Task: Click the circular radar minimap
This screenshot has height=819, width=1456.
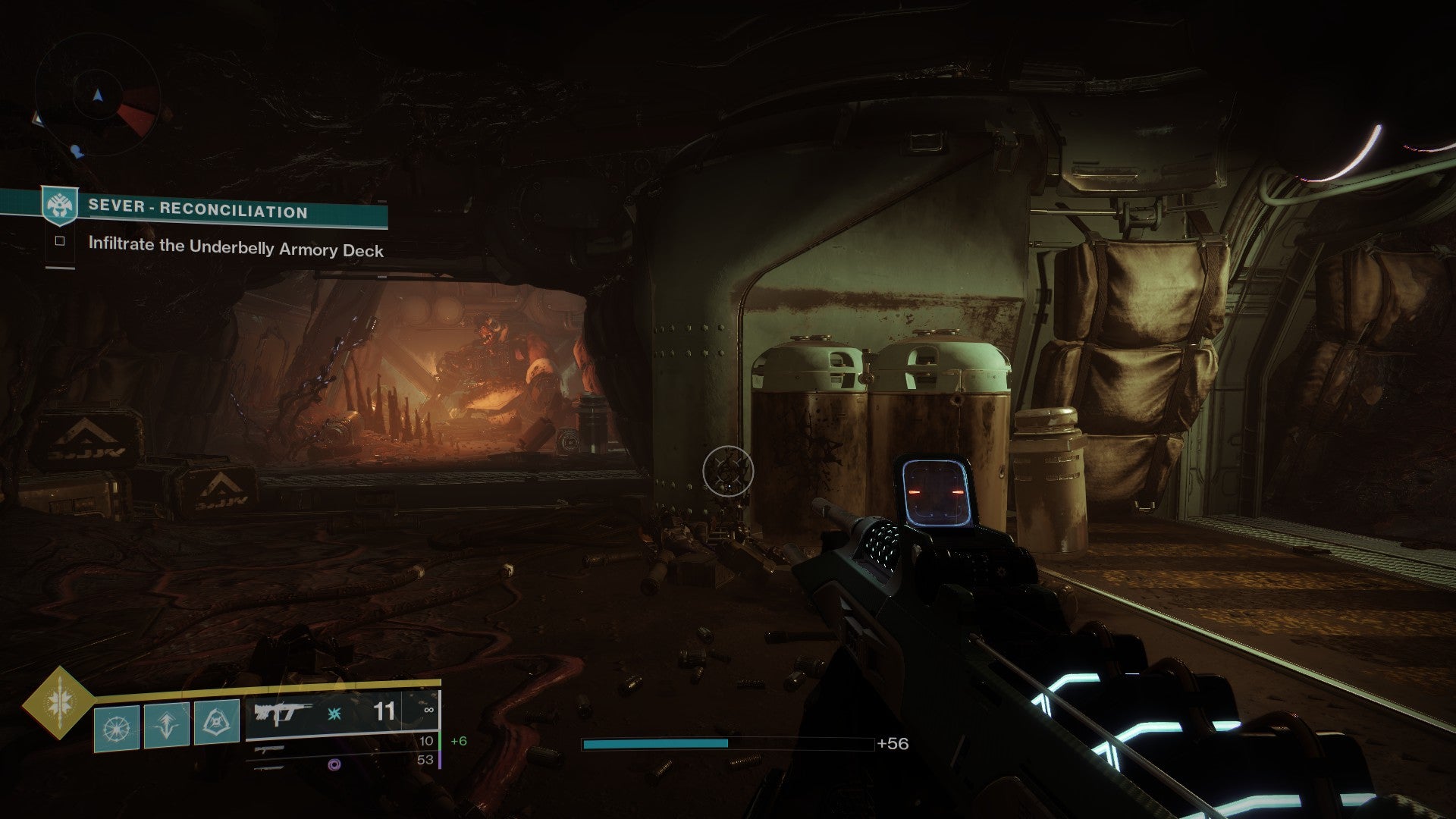Action: [x=97, y=96]
